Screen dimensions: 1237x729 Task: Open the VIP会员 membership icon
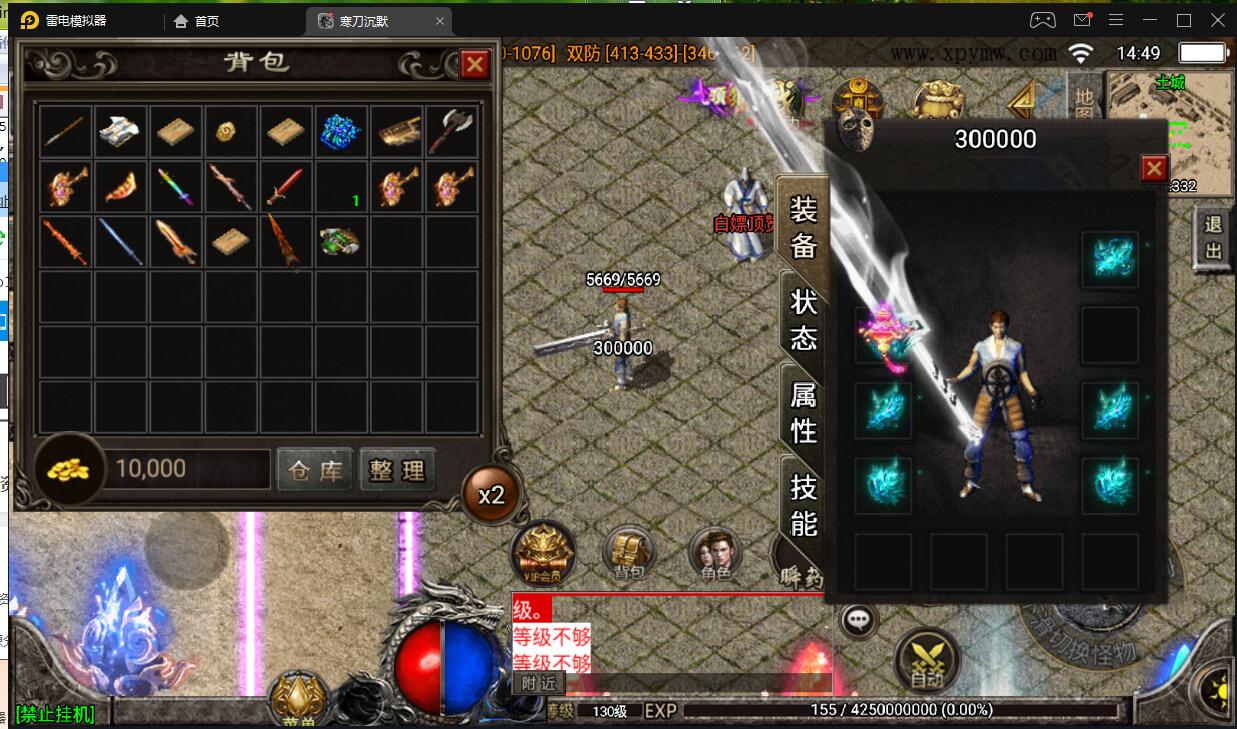click(x=543, y=553)
